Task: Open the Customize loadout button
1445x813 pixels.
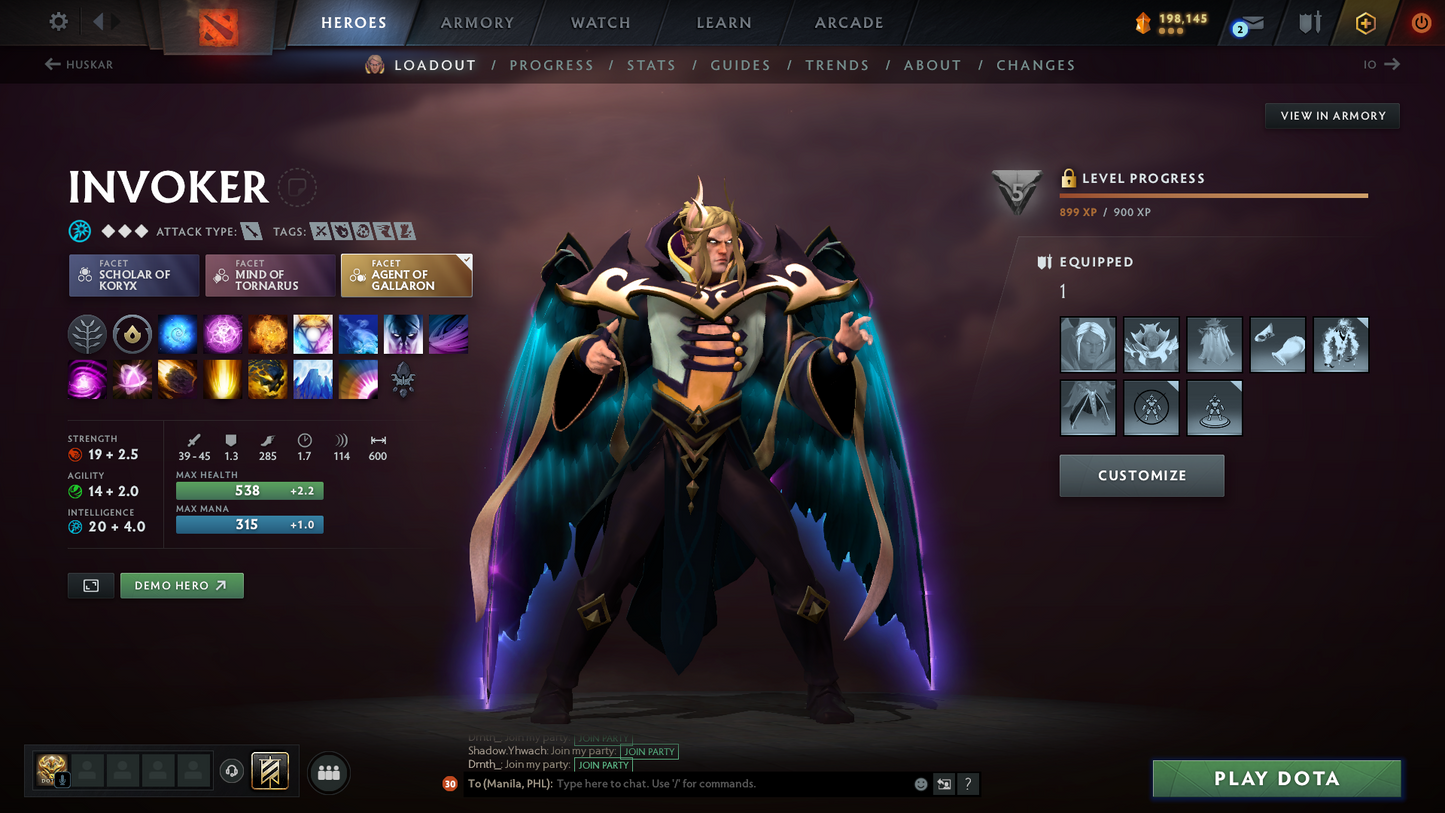Action: pyautogui.click(x=1141, y=476)
